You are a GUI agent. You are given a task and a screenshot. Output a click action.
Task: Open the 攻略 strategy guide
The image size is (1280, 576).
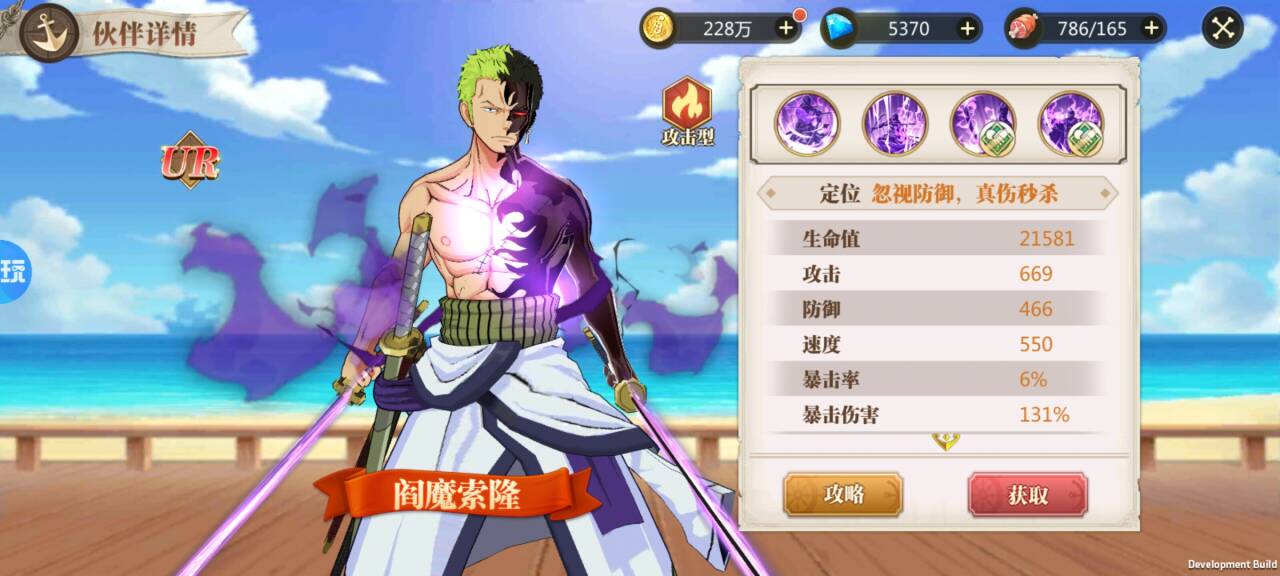point(843,494)
